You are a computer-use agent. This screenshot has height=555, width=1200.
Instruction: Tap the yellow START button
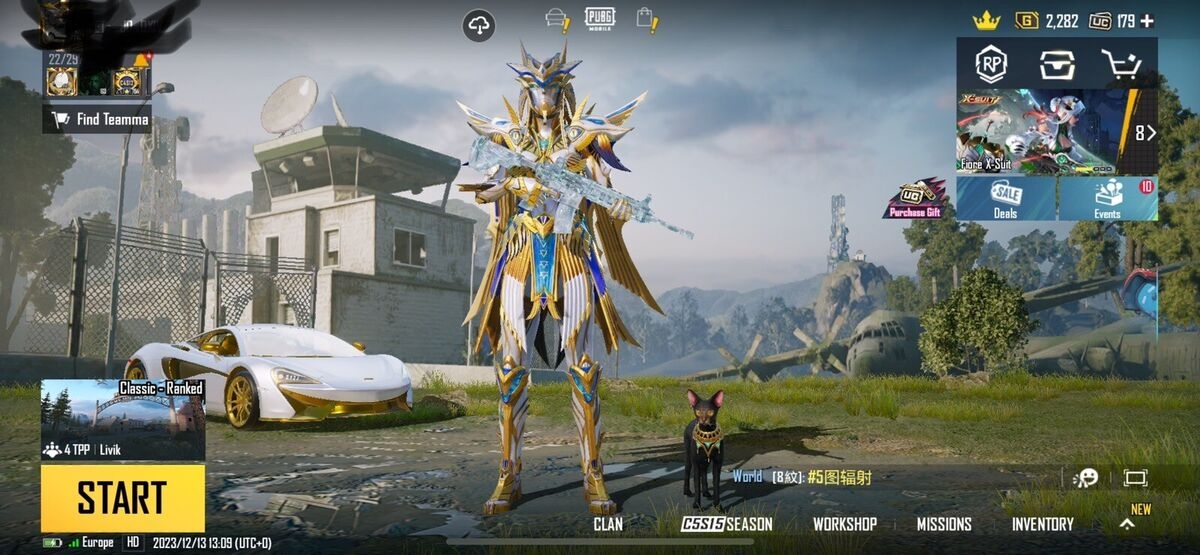tap(122, 498)
